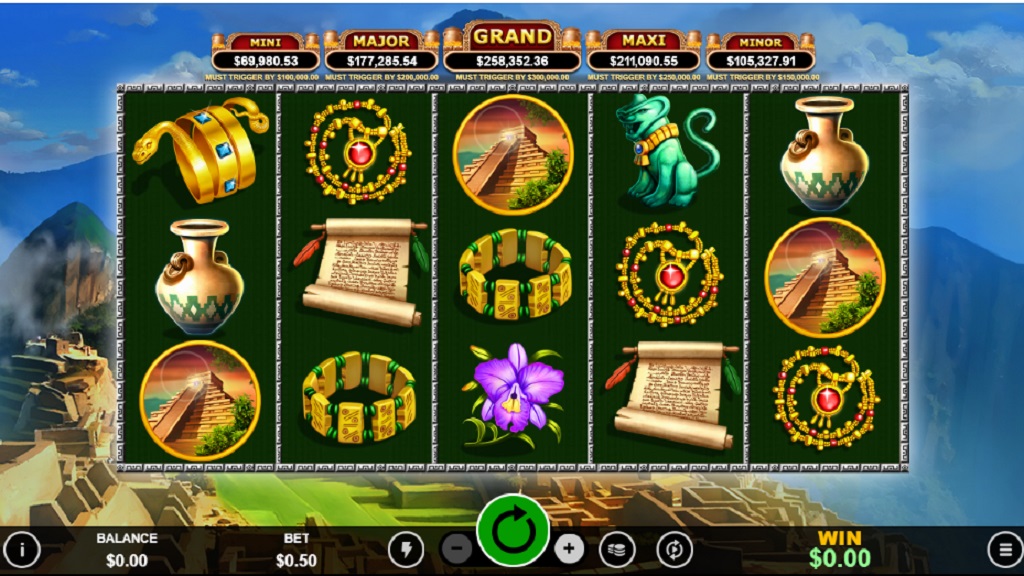Open the hamburger menu
This screenshot has width=1024, height=576.
pyautogui.click(x=1003, y=548)
